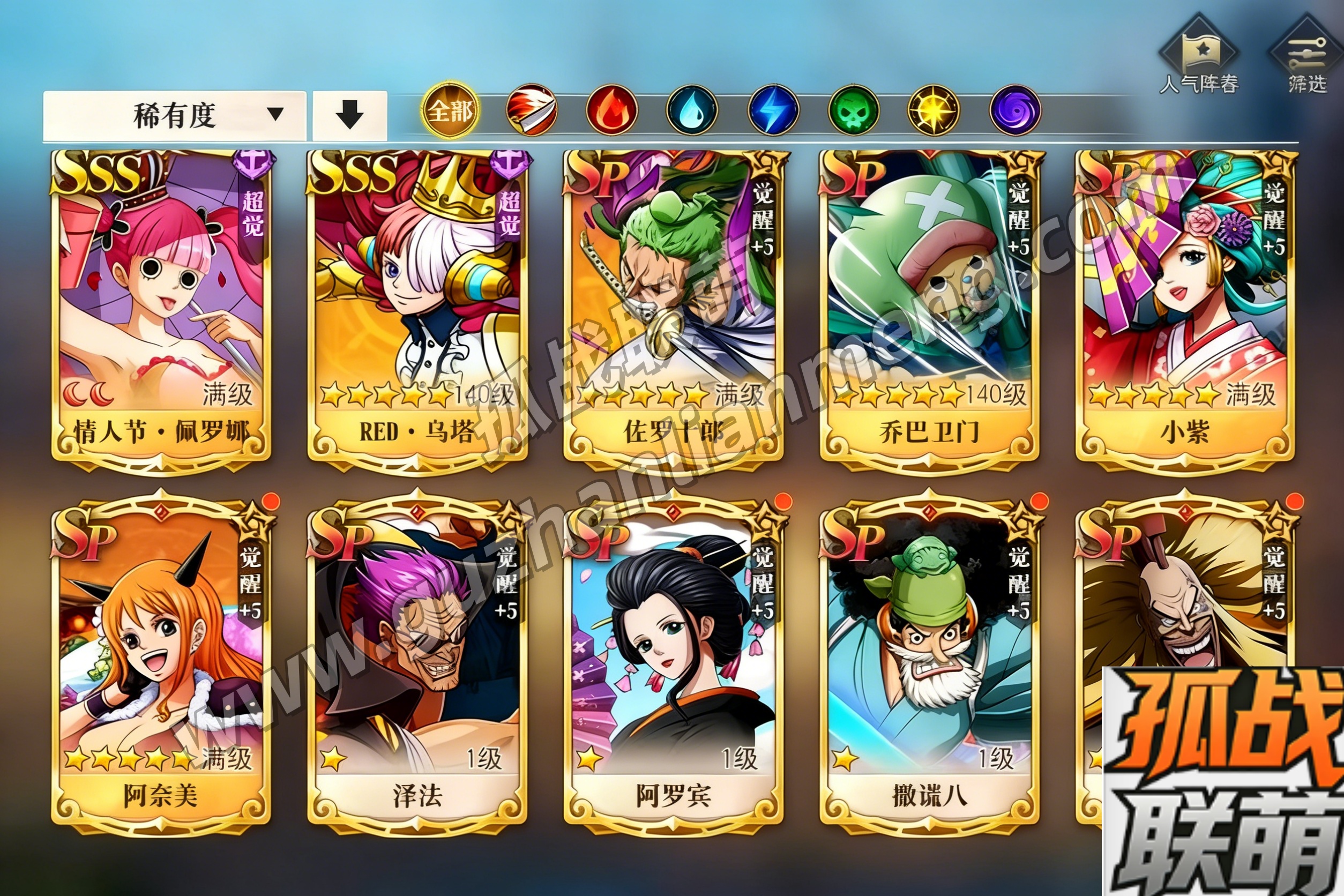Toggle the sort order arrow button

point(350,115)
